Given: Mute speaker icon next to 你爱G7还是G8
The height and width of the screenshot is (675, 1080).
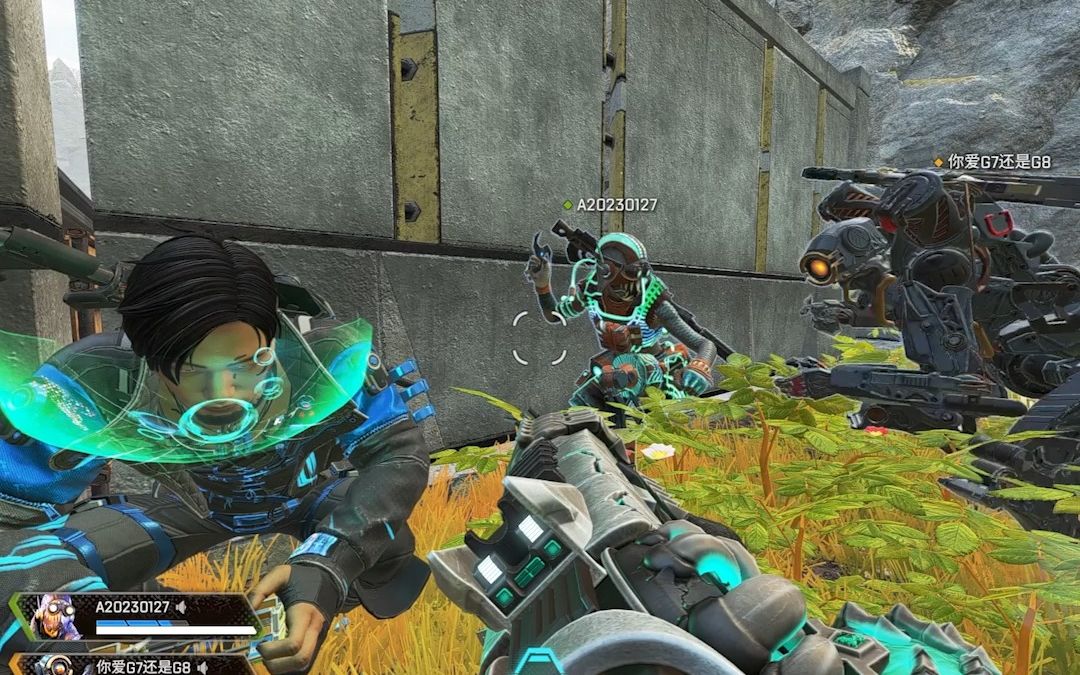Looking at the screenshot, I should pos(202,667).
